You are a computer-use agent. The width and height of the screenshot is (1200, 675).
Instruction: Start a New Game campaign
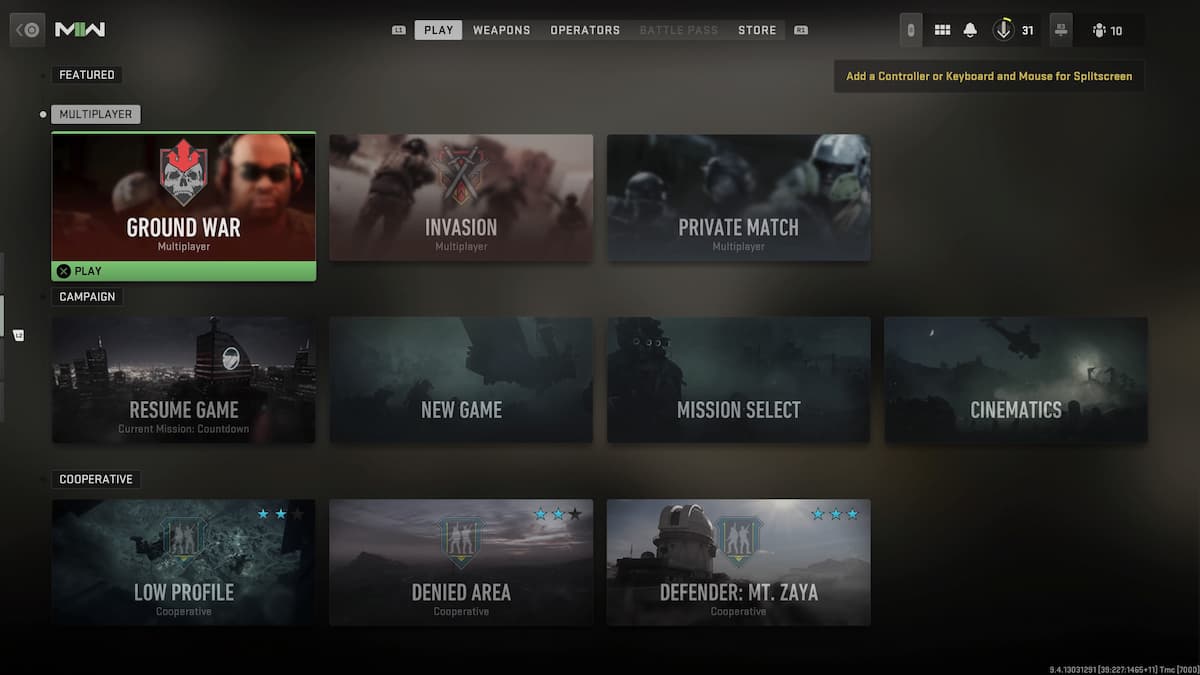pyautogui.click(x=461, y=380)
